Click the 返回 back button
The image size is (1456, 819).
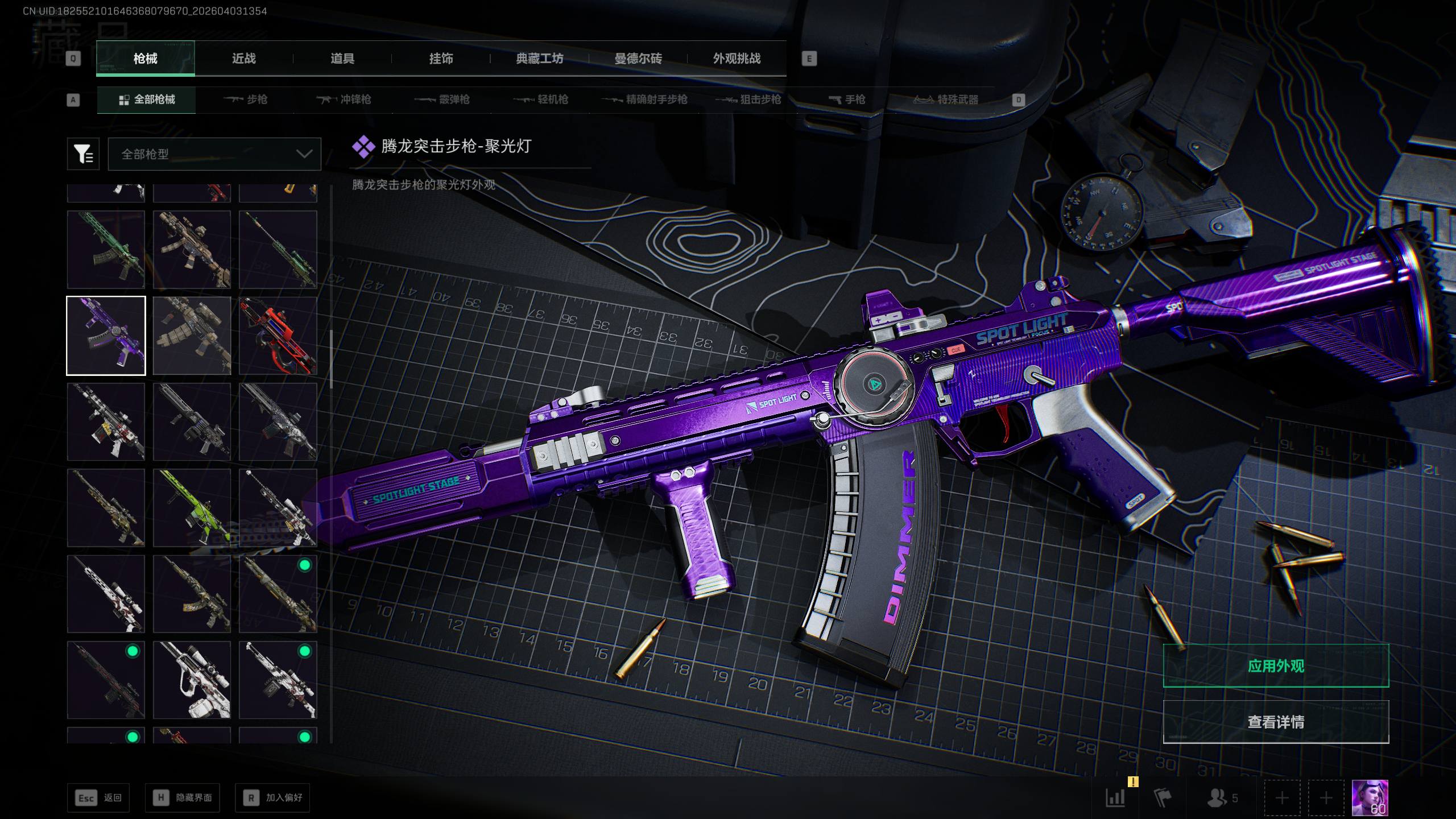point(98,798)
